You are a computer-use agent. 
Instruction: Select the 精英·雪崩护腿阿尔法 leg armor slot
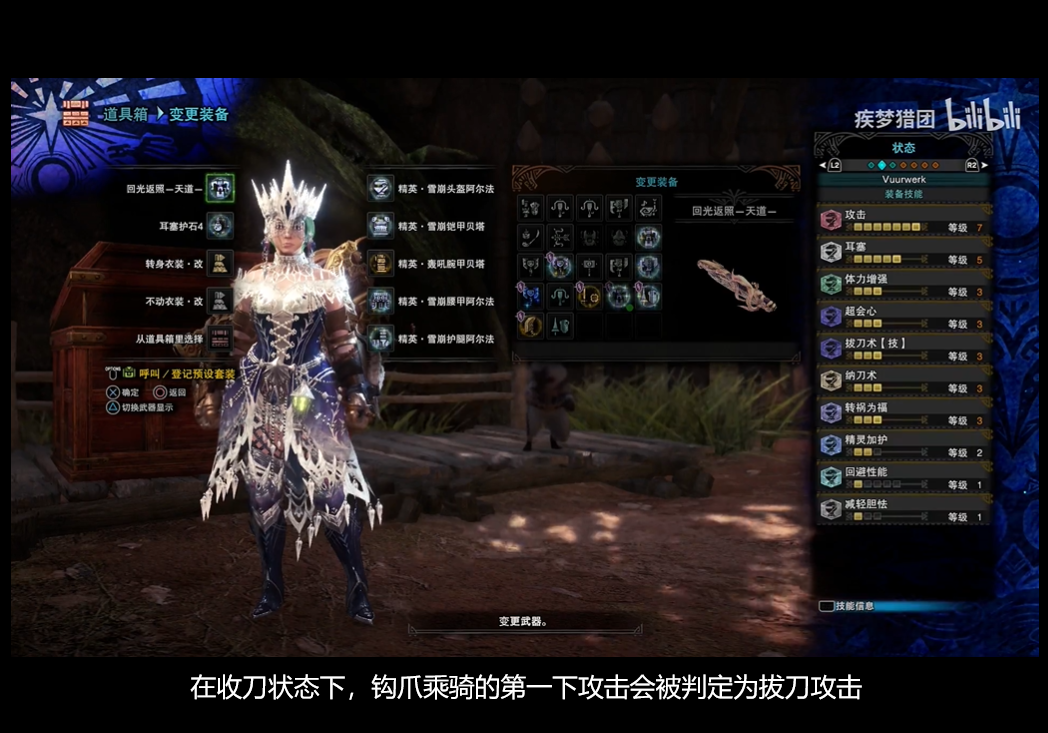(380, 339)
